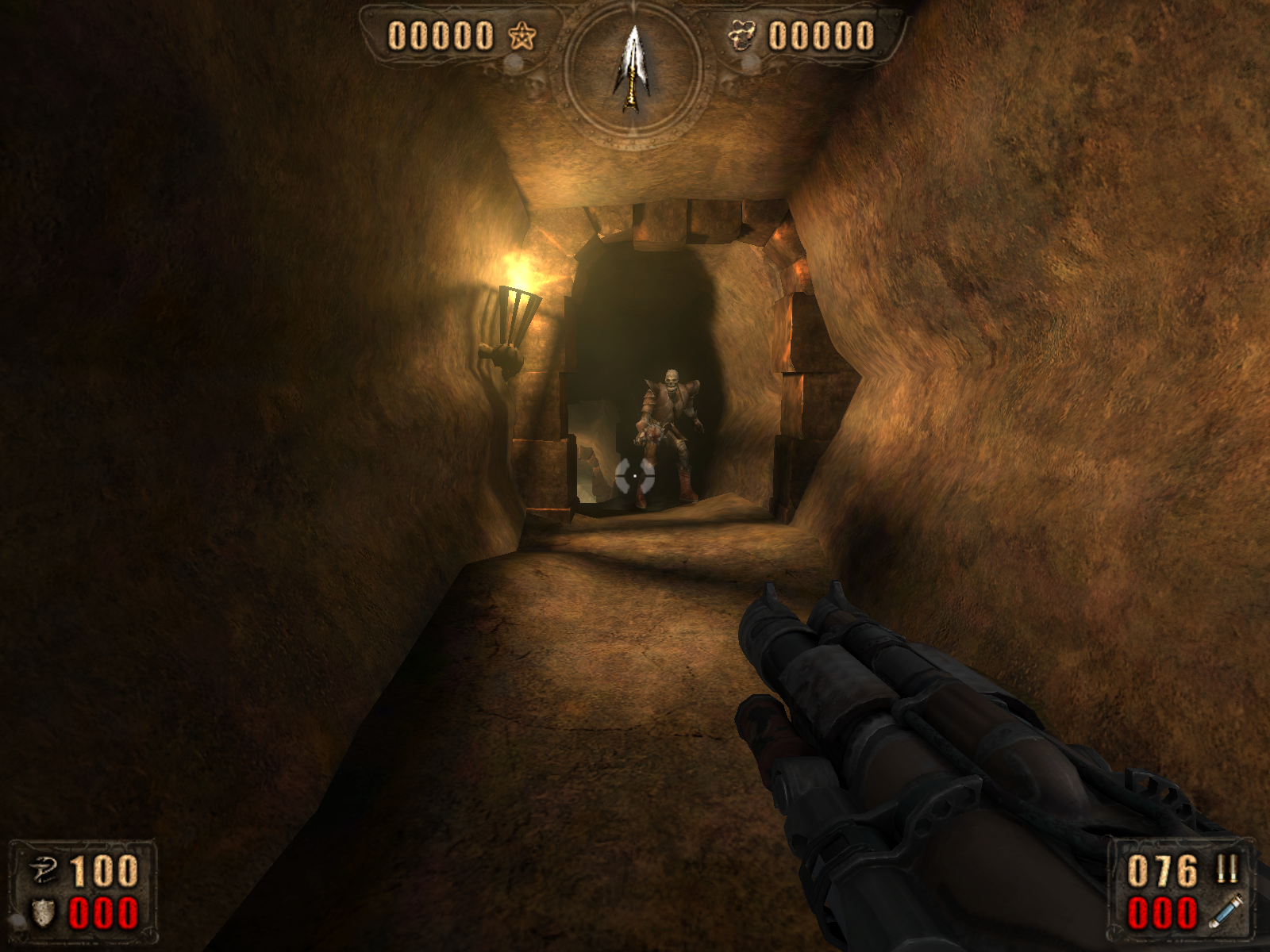
Task: Click the blue stake ammo icon
Action: point(1226,911)
